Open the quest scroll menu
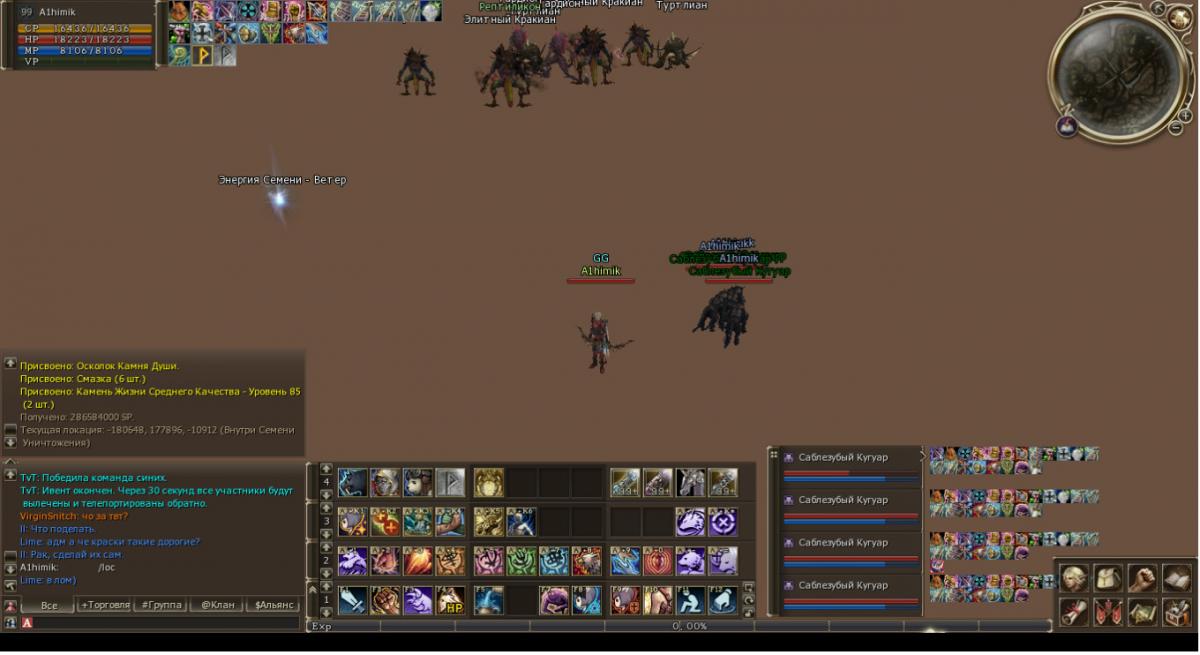Screen dimensions: 1200x655 (1074, 611)
